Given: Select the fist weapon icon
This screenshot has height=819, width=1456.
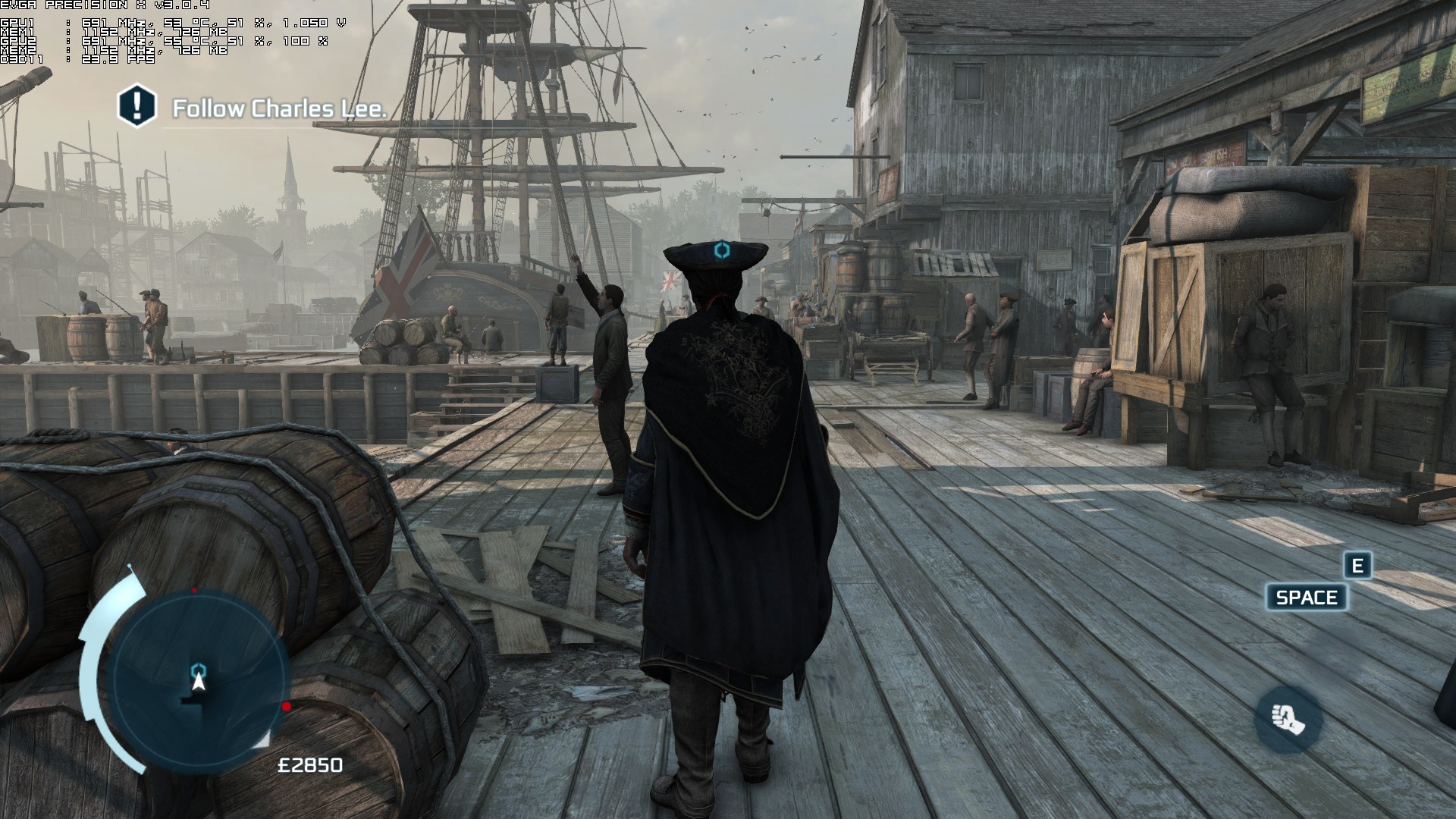Looking at the screenshot, I should click(1288, 719).
